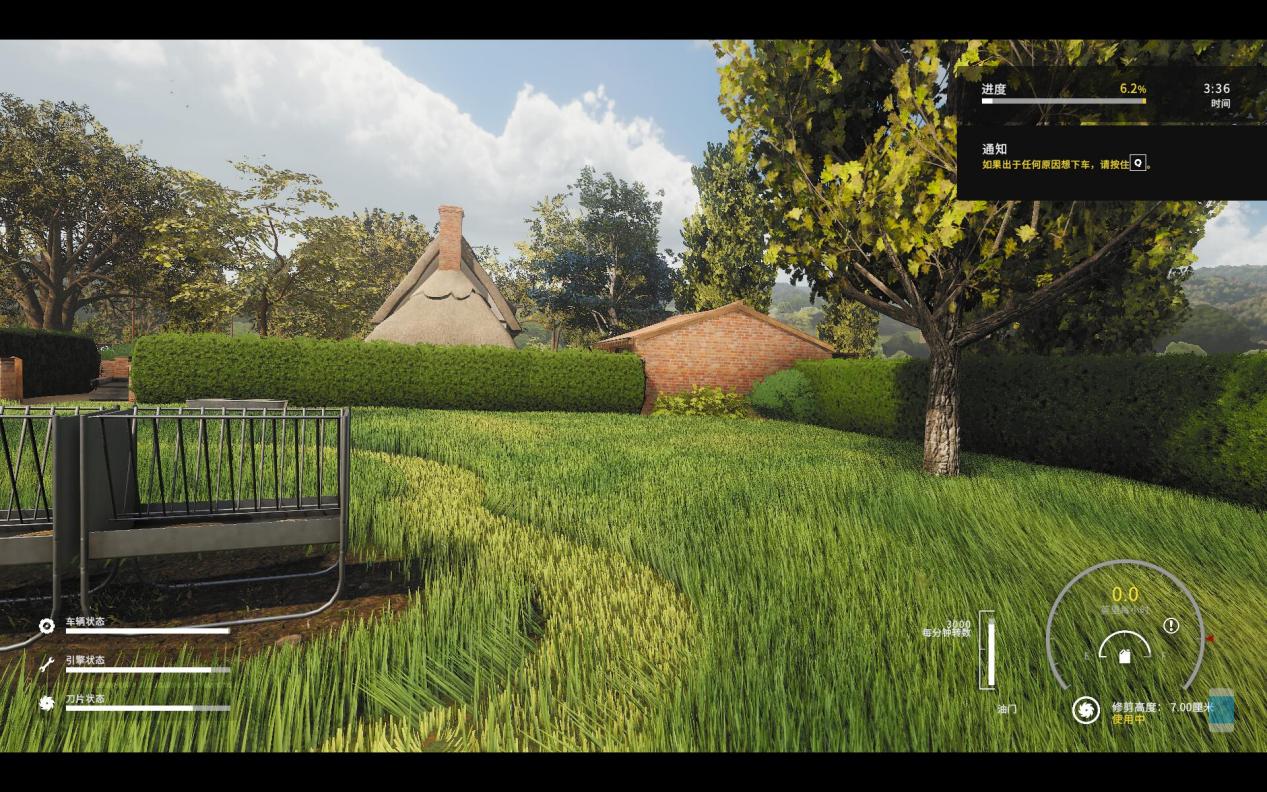Click the wrench icon beside 引擎状态
This screenshot has height=792, width=1267.
pos(47,664)
